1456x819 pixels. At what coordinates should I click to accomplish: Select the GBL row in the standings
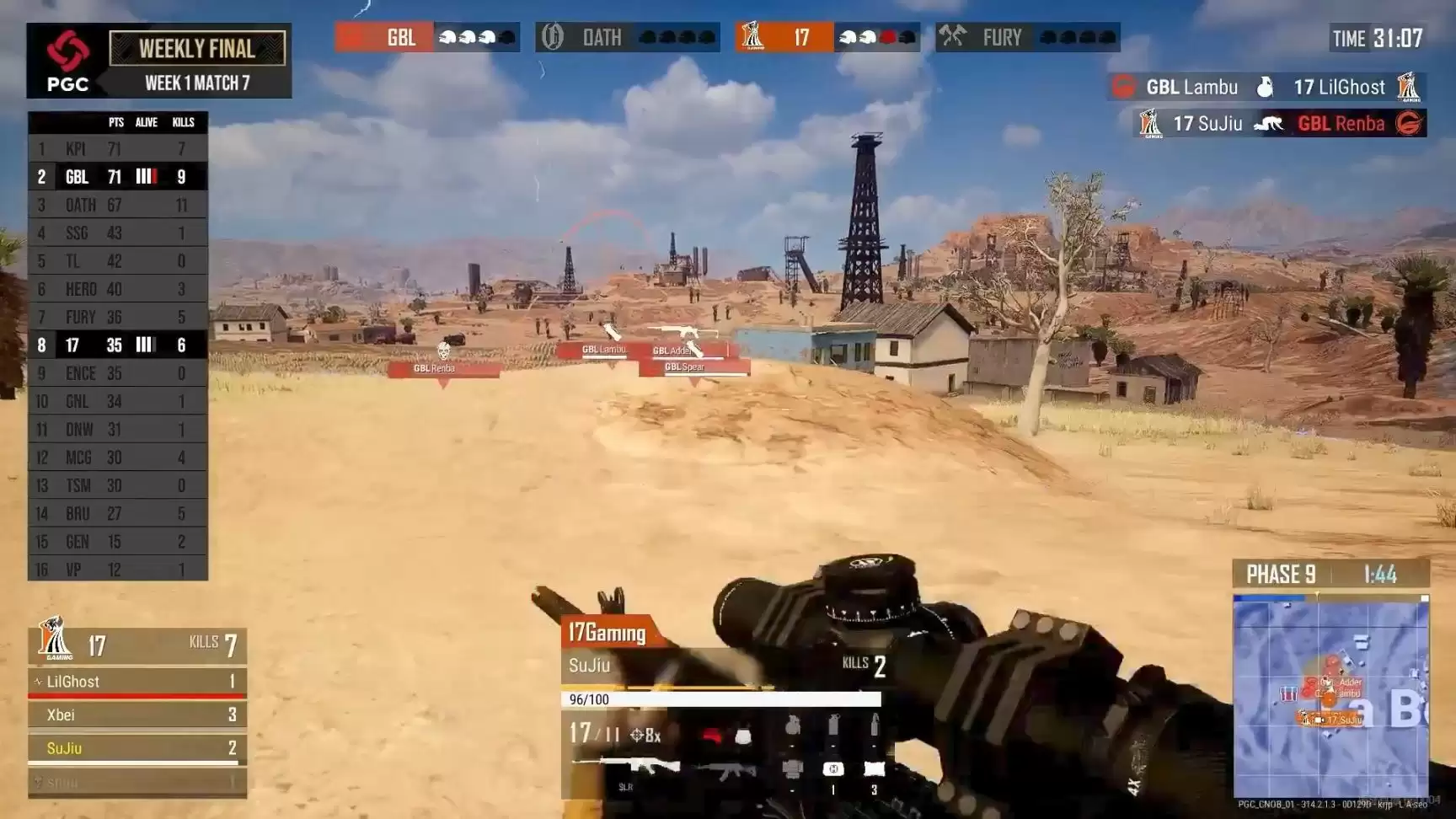(x=117, y=177)
